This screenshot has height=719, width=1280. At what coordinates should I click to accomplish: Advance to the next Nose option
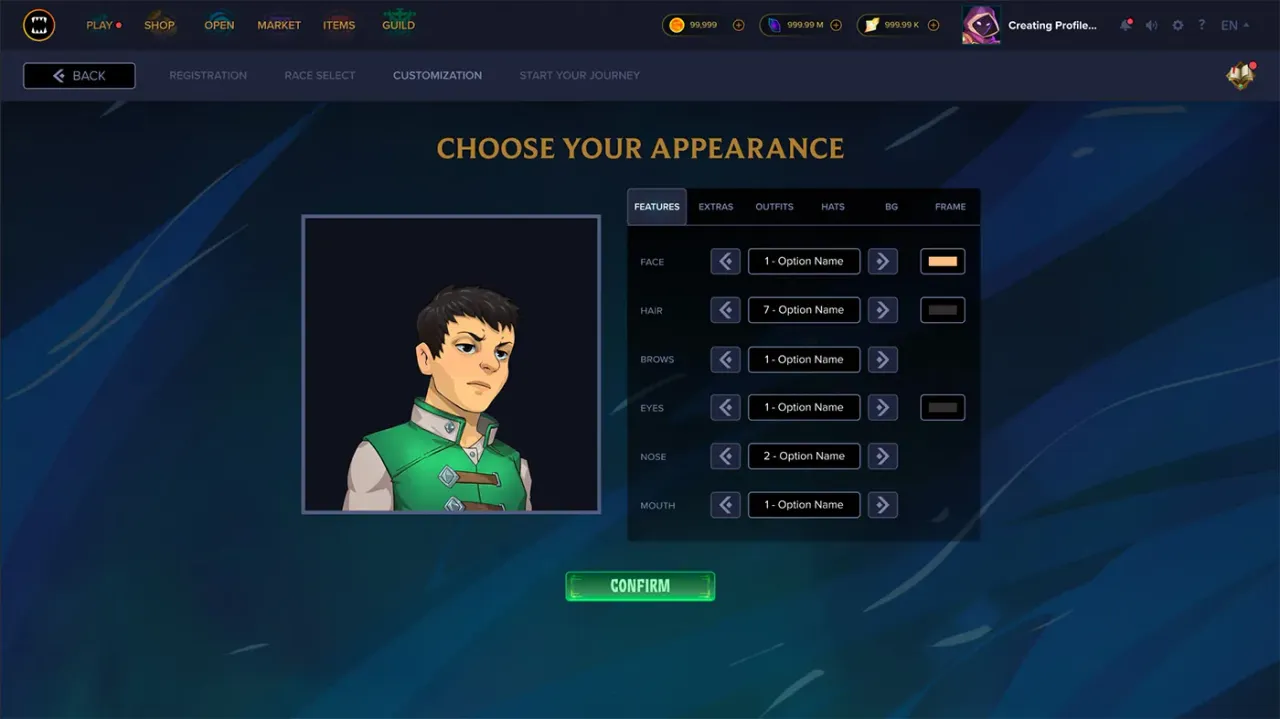click(882, 456)
